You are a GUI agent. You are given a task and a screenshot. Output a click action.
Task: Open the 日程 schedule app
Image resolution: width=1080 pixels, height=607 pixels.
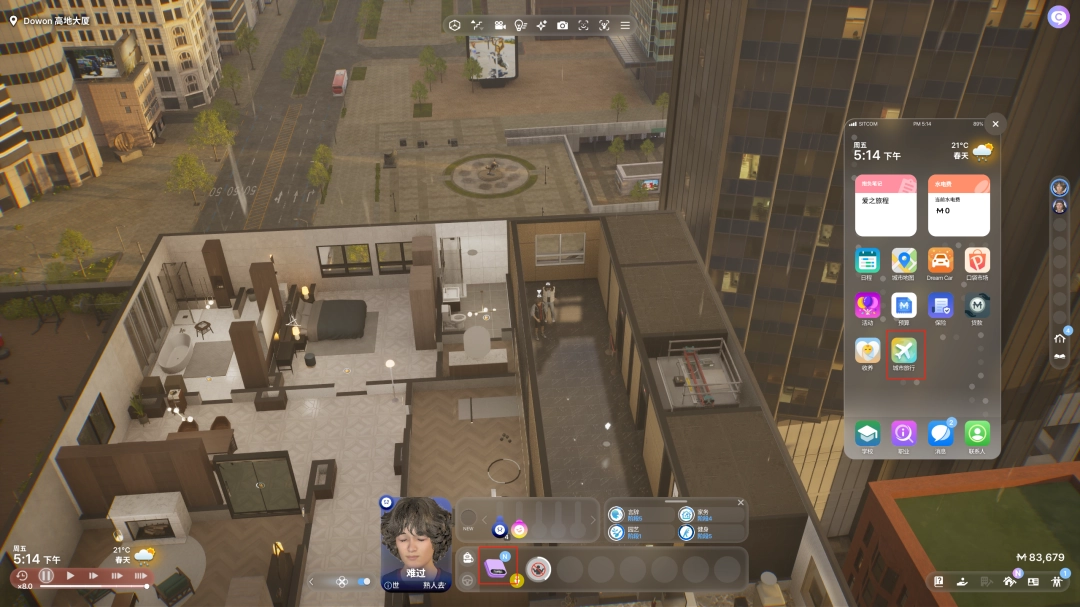pyautogui.click(x=867, y=262)
